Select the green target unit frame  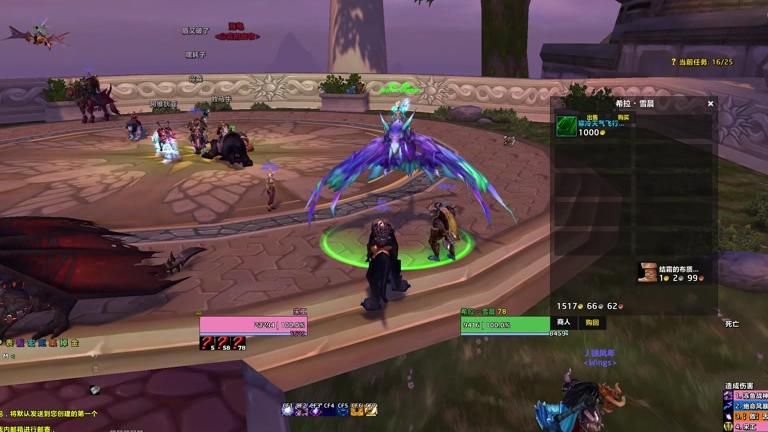505,325
